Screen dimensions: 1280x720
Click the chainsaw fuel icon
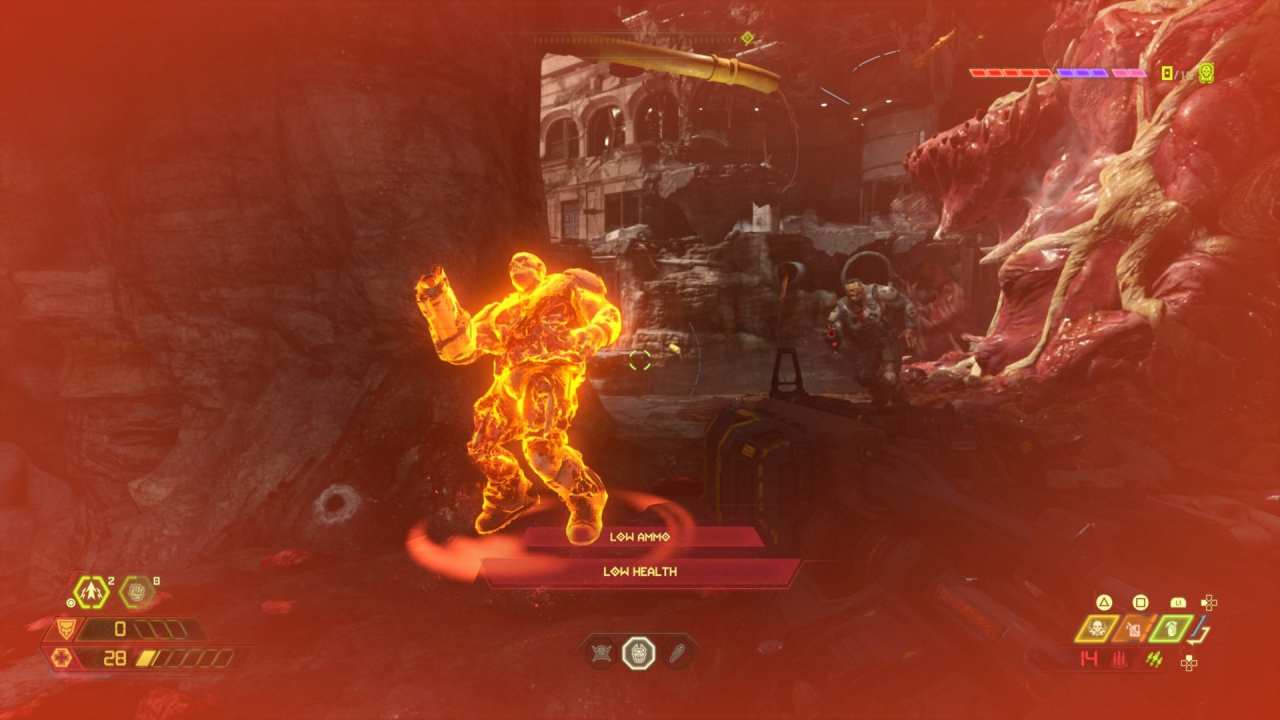(1133, 628)
